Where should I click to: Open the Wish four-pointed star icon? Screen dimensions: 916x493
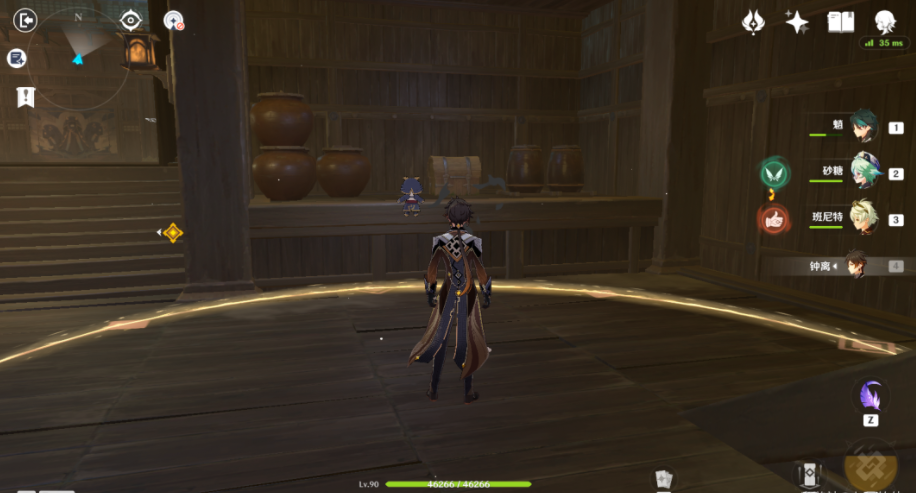coord(797,22)
